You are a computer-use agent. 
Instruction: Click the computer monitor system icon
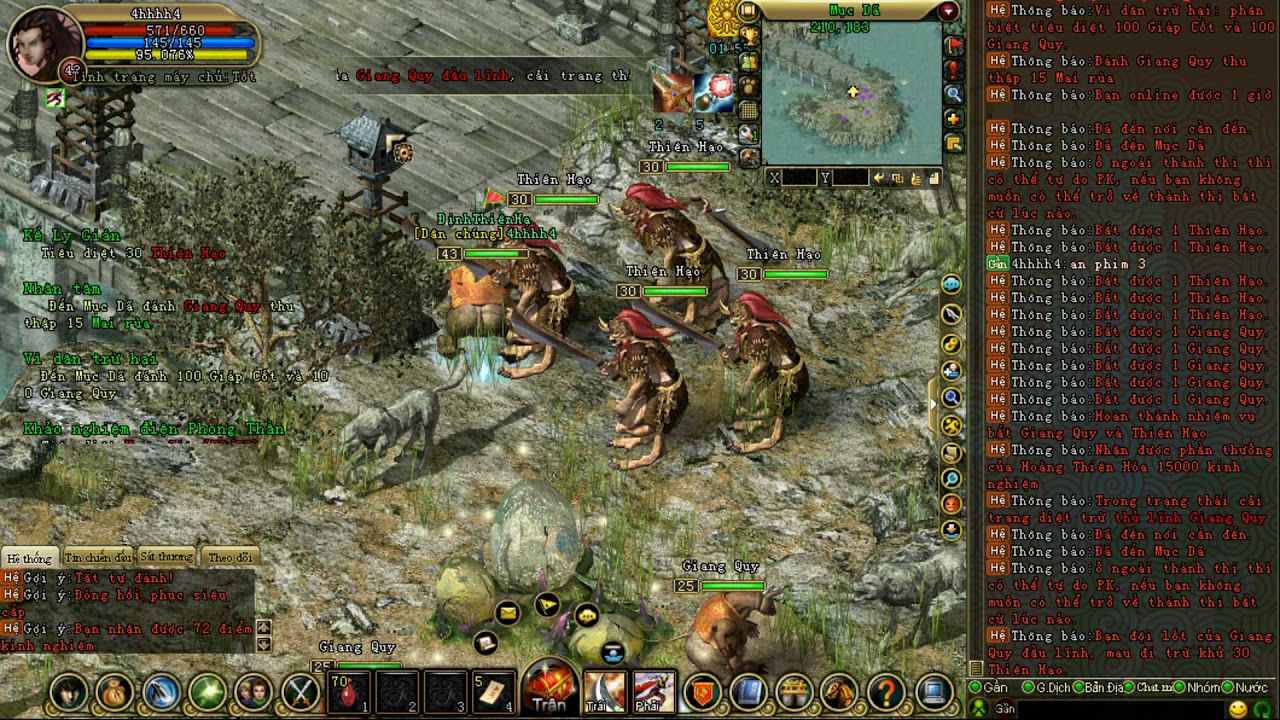click(x=934, y=692)
